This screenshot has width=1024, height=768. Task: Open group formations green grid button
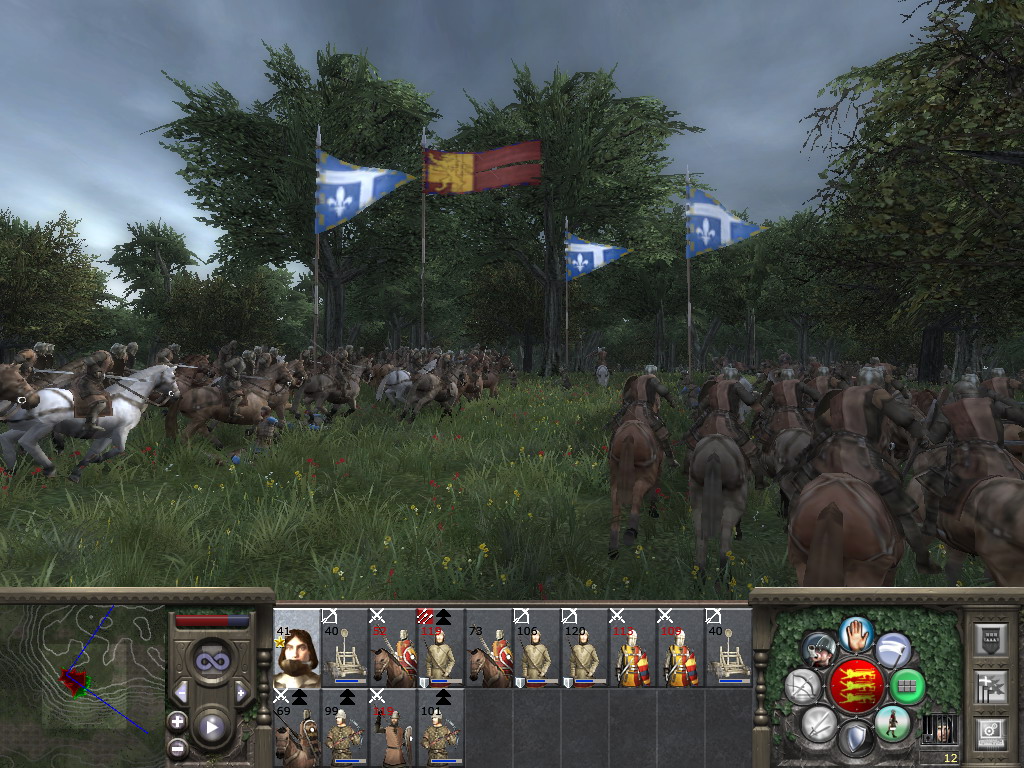point(908,687)
